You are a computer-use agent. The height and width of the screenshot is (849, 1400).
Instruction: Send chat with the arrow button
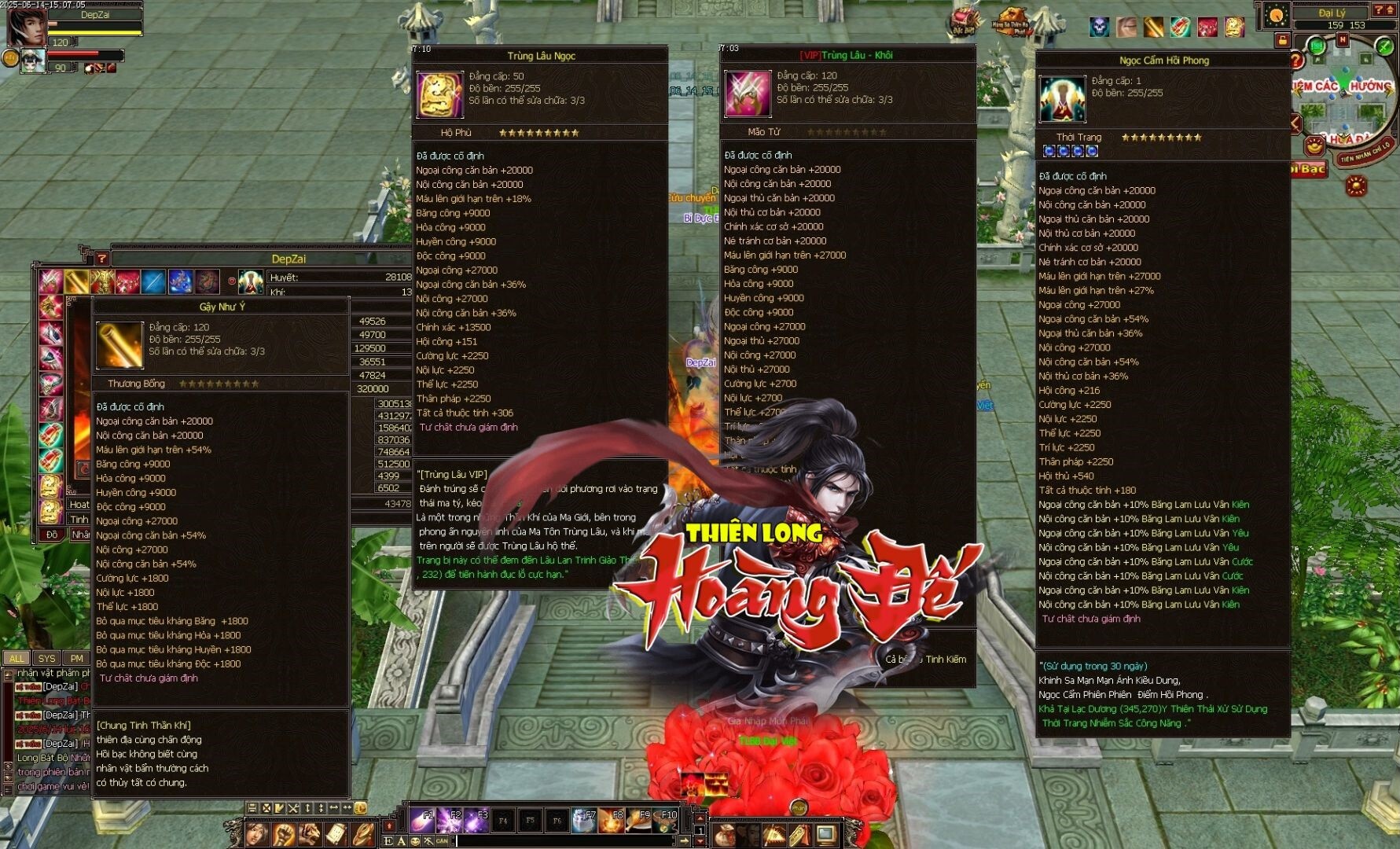click(x=685, y=841)
